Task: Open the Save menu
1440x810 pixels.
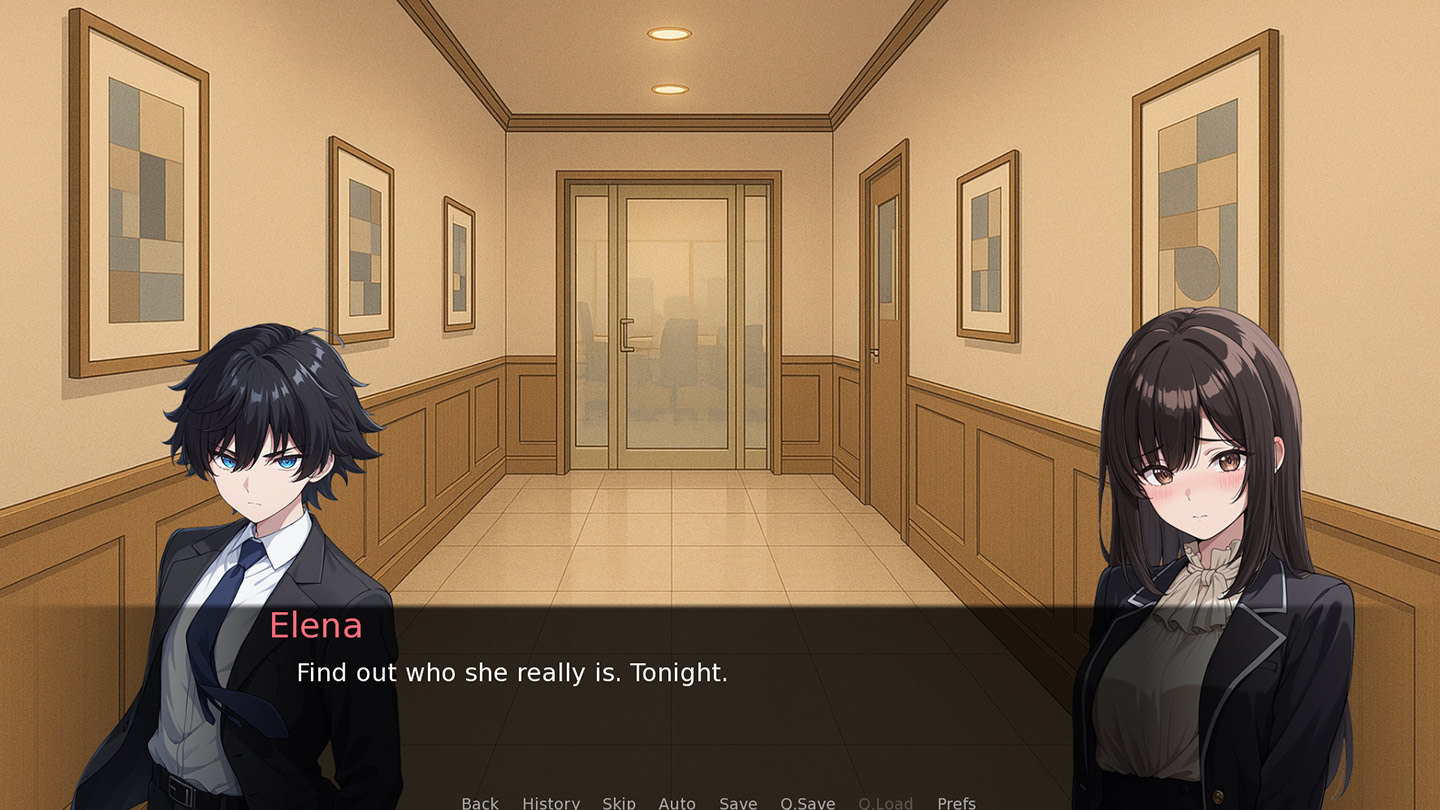Action: (x=738, y=802)
